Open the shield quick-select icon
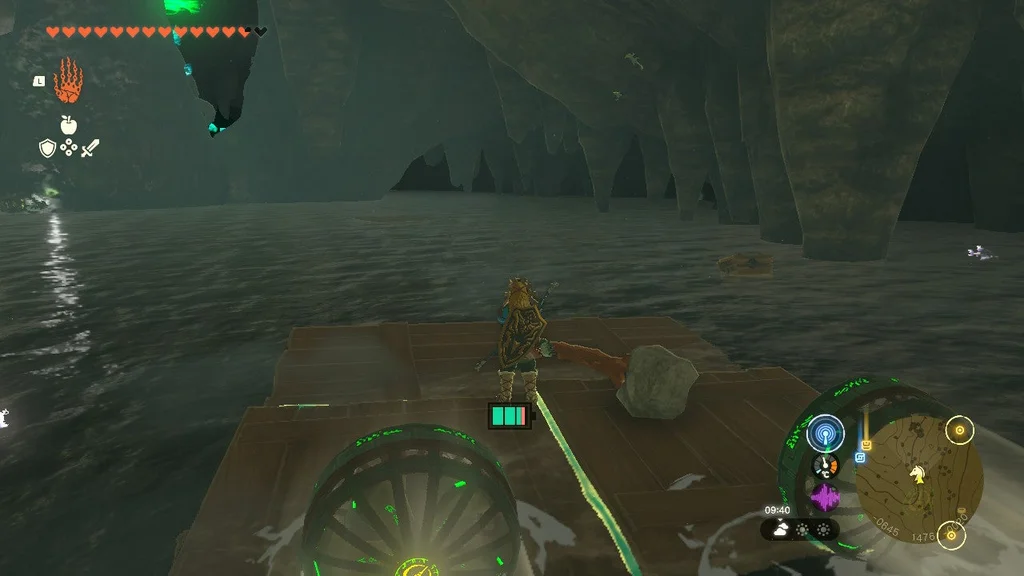 [47, 148]
